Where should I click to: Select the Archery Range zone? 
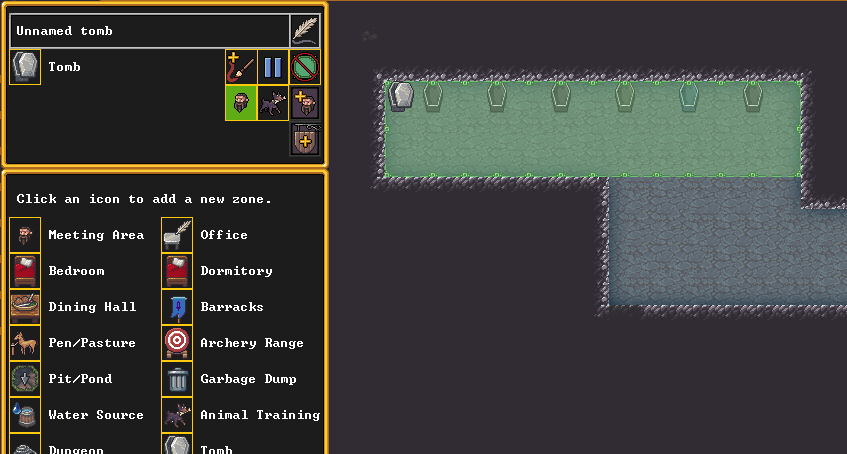pyautogui.click(x=177, y=343)
